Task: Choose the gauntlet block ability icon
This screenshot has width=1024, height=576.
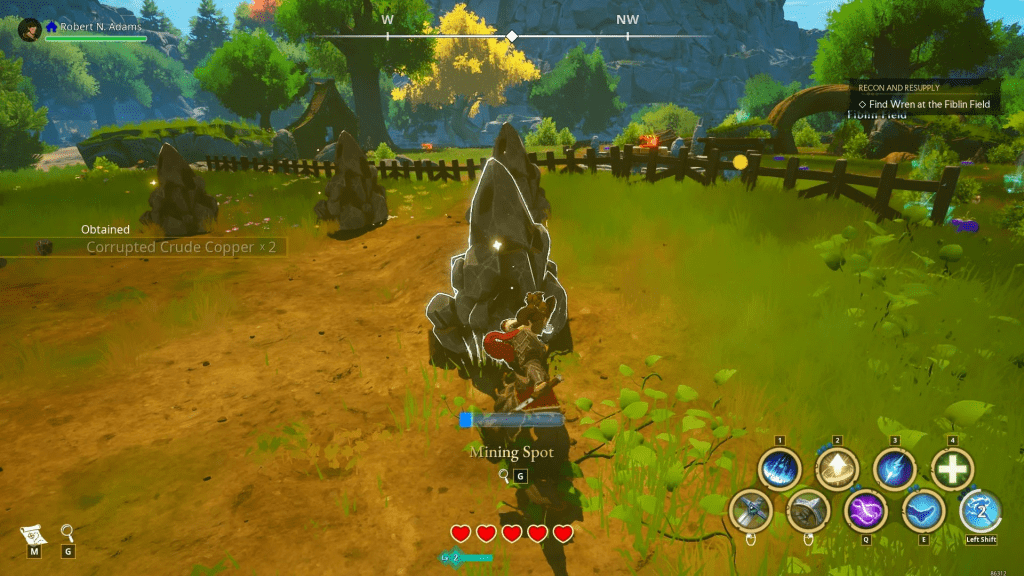Action: (807, 511)
